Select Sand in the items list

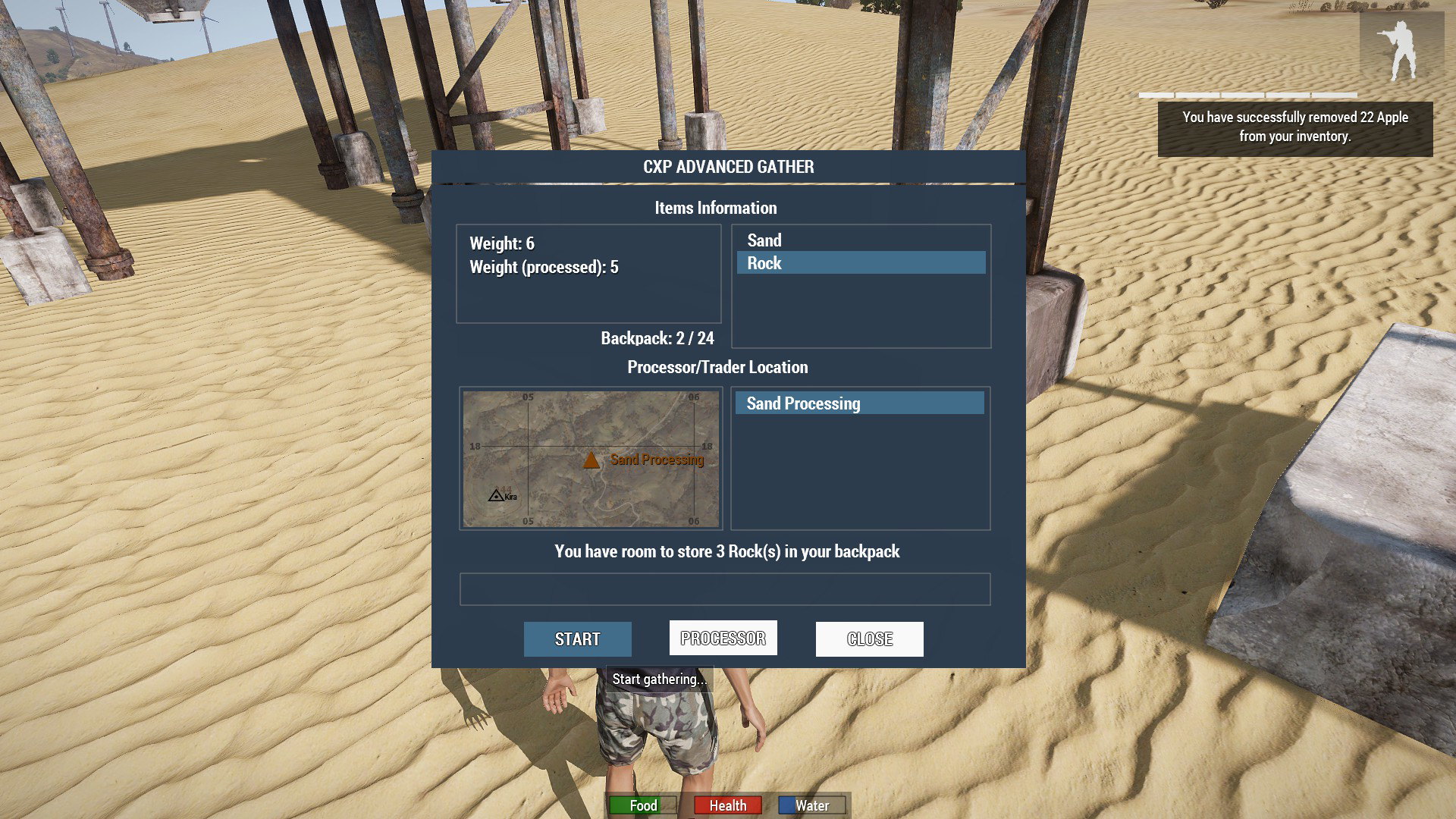(x=764, y=240)
